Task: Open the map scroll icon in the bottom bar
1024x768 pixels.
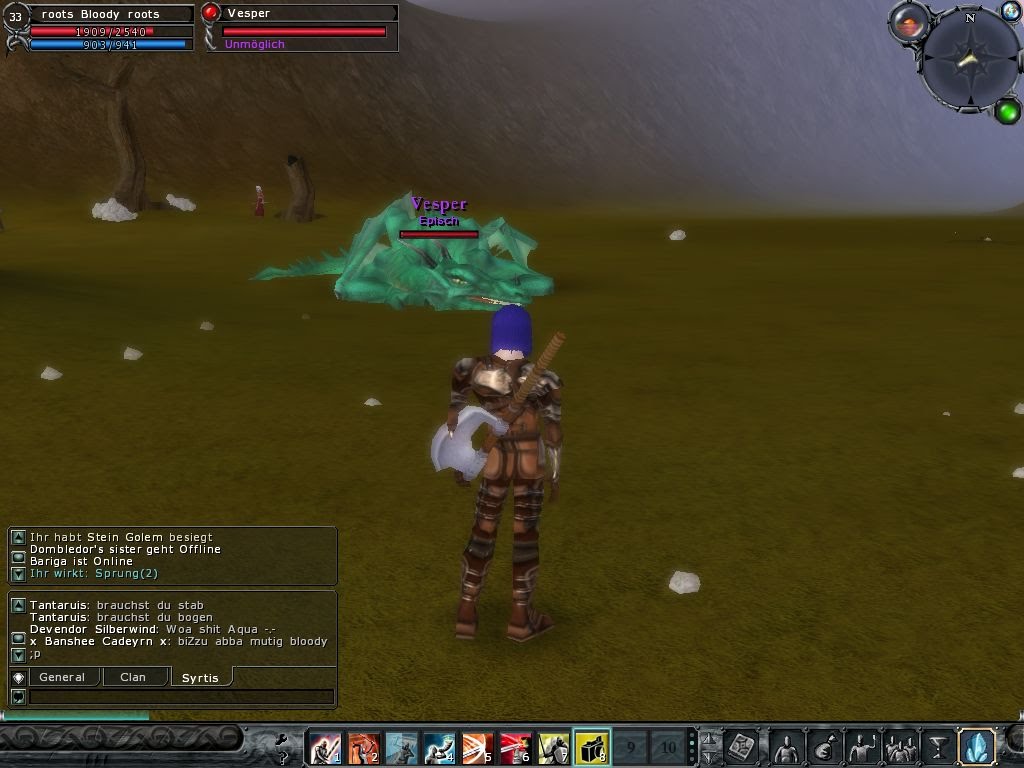Action: pyautogui.click(x=741, y=747)
